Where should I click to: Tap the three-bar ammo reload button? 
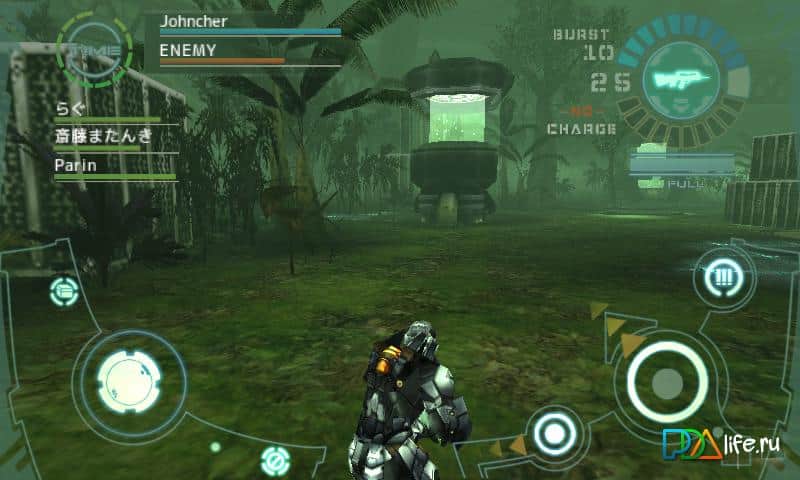[721, 276]
